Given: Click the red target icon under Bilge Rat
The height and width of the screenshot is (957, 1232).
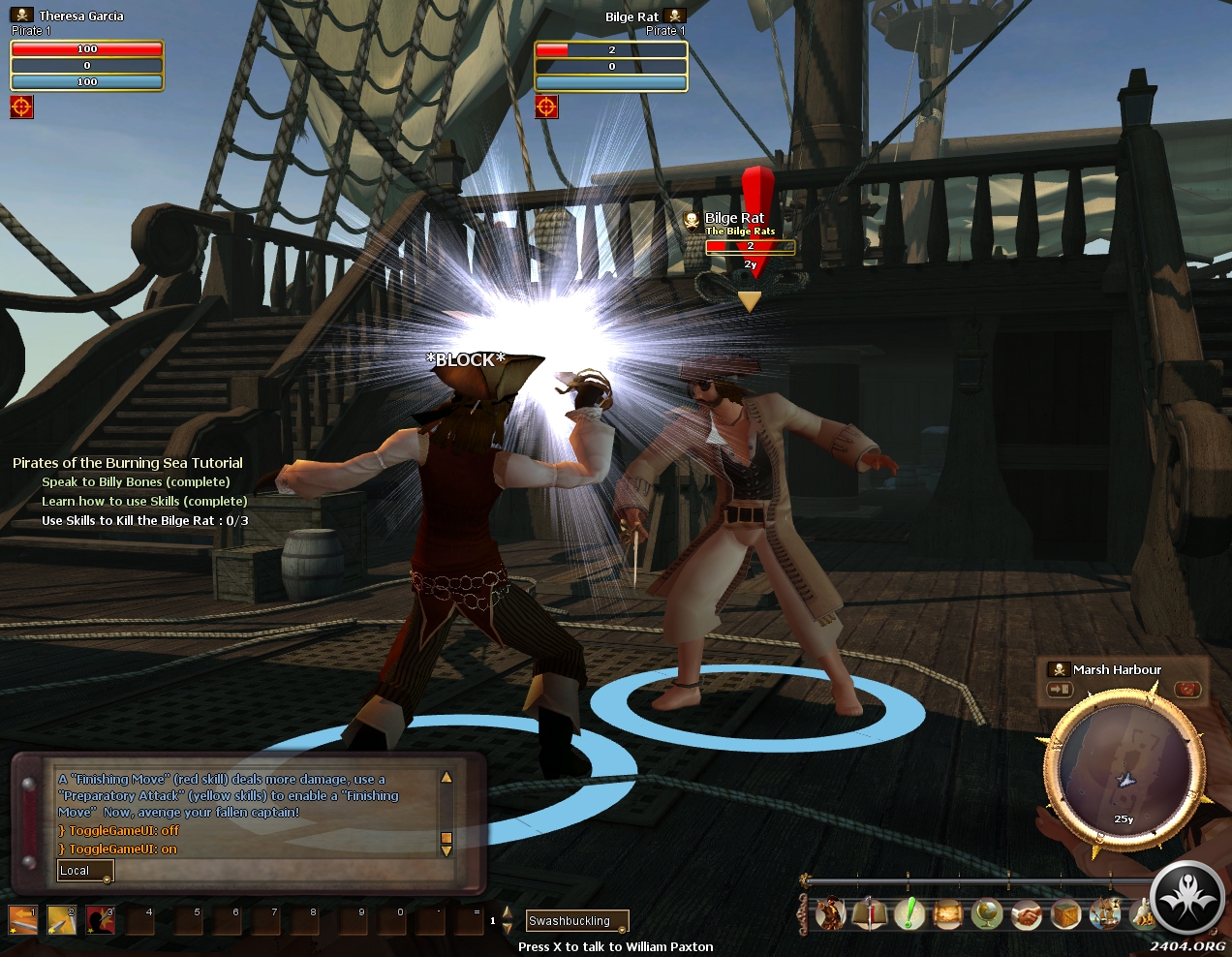Looking at the screenshot, I should pos(546,107).
